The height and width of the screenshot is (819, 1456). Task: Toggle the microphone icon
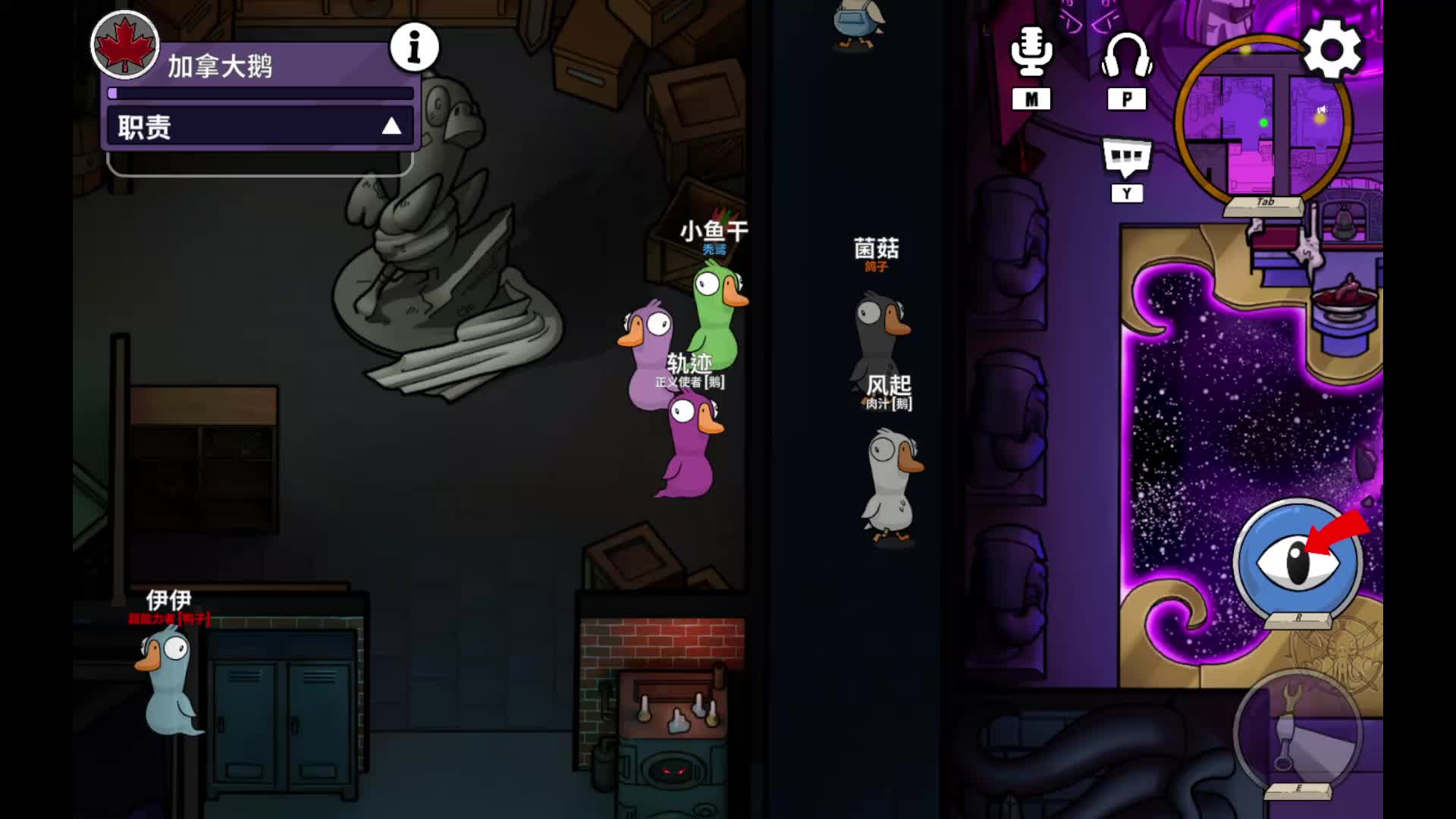(x=1031, y=52)
